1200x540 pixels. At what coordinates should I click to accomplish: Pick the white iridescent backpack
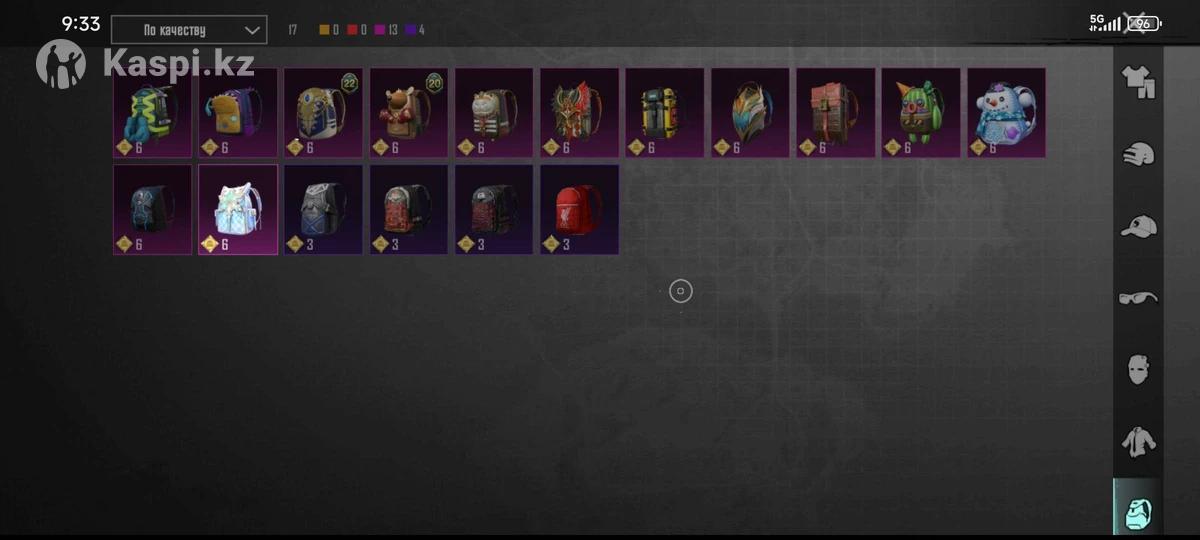point(238,209)
